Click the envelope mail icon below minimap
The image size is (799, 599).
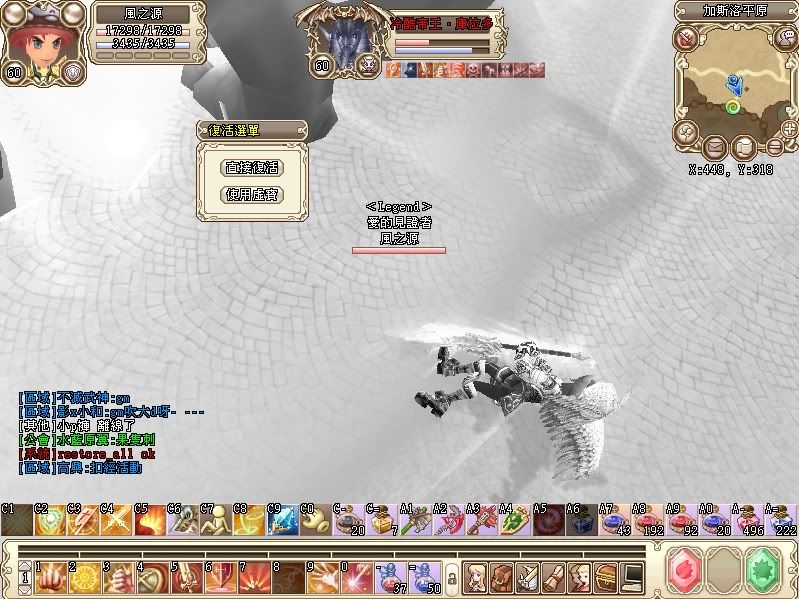point(714,148)
